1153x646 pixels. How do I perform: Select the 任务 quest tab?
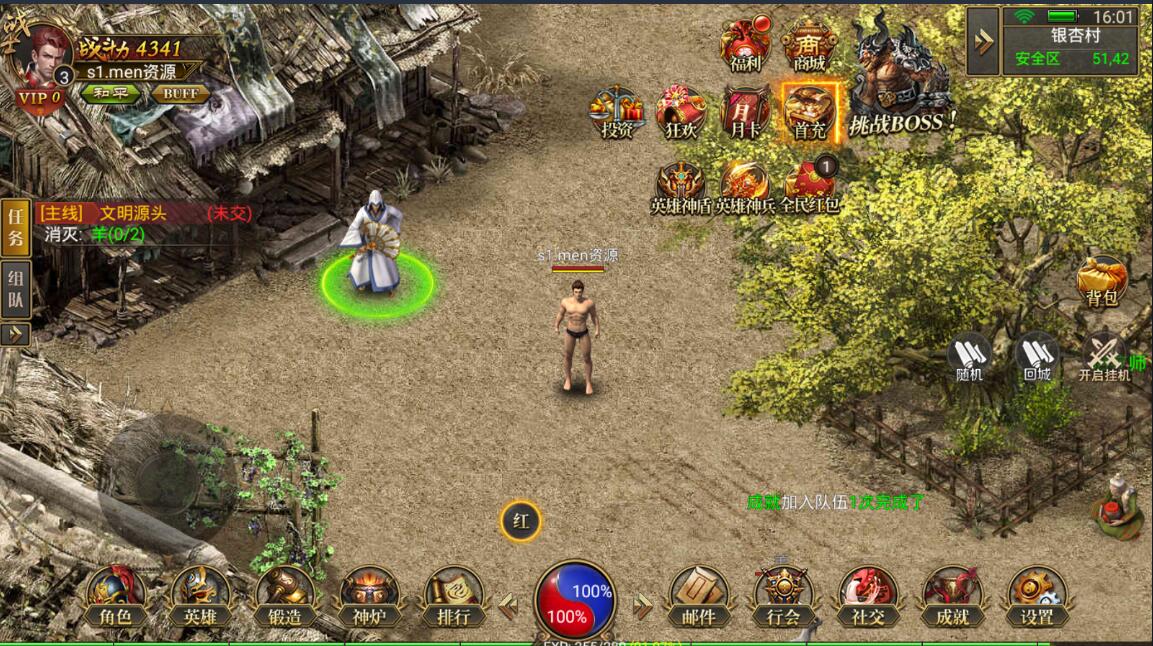coord(15,225)
